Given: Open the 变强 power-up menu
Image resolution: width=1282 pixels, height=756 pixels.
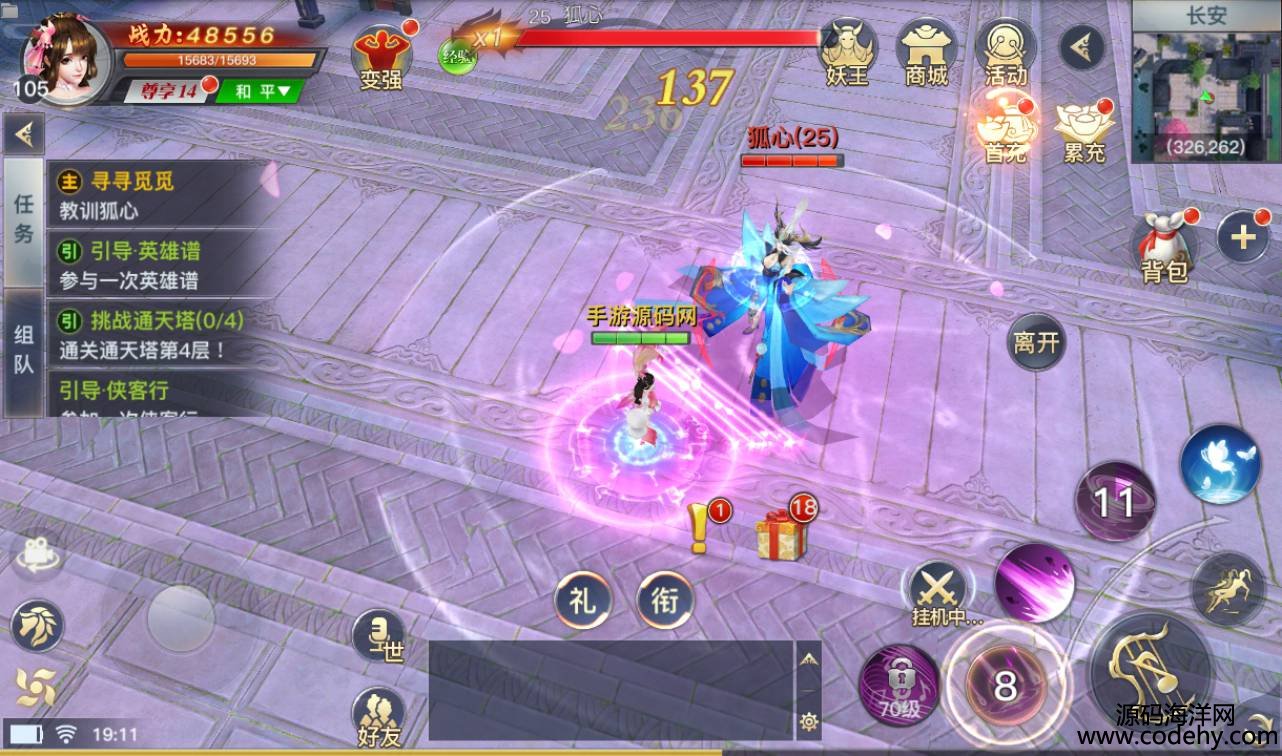Looking at the screenshot, I should 381,55.
